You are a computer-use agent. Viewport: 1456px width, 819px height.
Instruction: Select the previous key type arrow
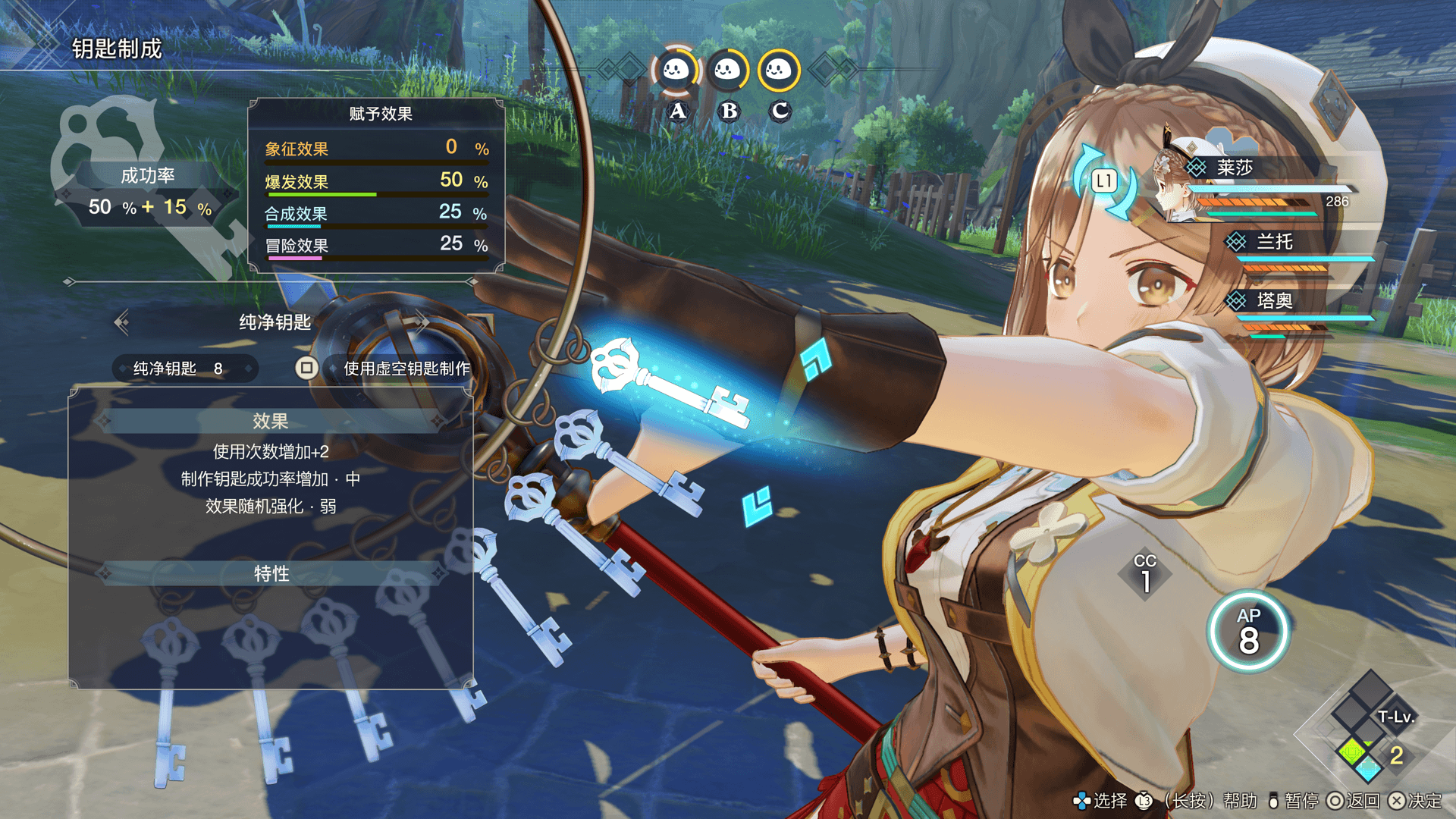click(x=121, y=322)
